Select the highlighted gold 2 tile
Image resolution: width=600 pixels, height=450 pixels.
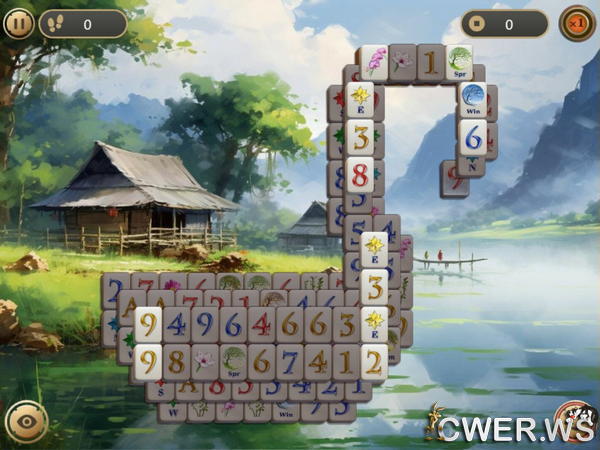coord(374,360)
